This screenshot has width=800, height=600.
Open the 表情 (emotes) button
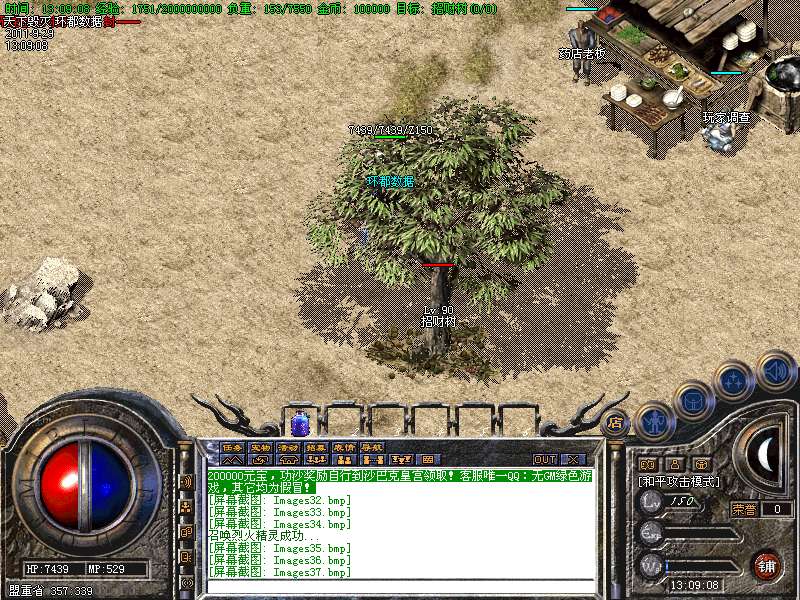pos(344,447)
